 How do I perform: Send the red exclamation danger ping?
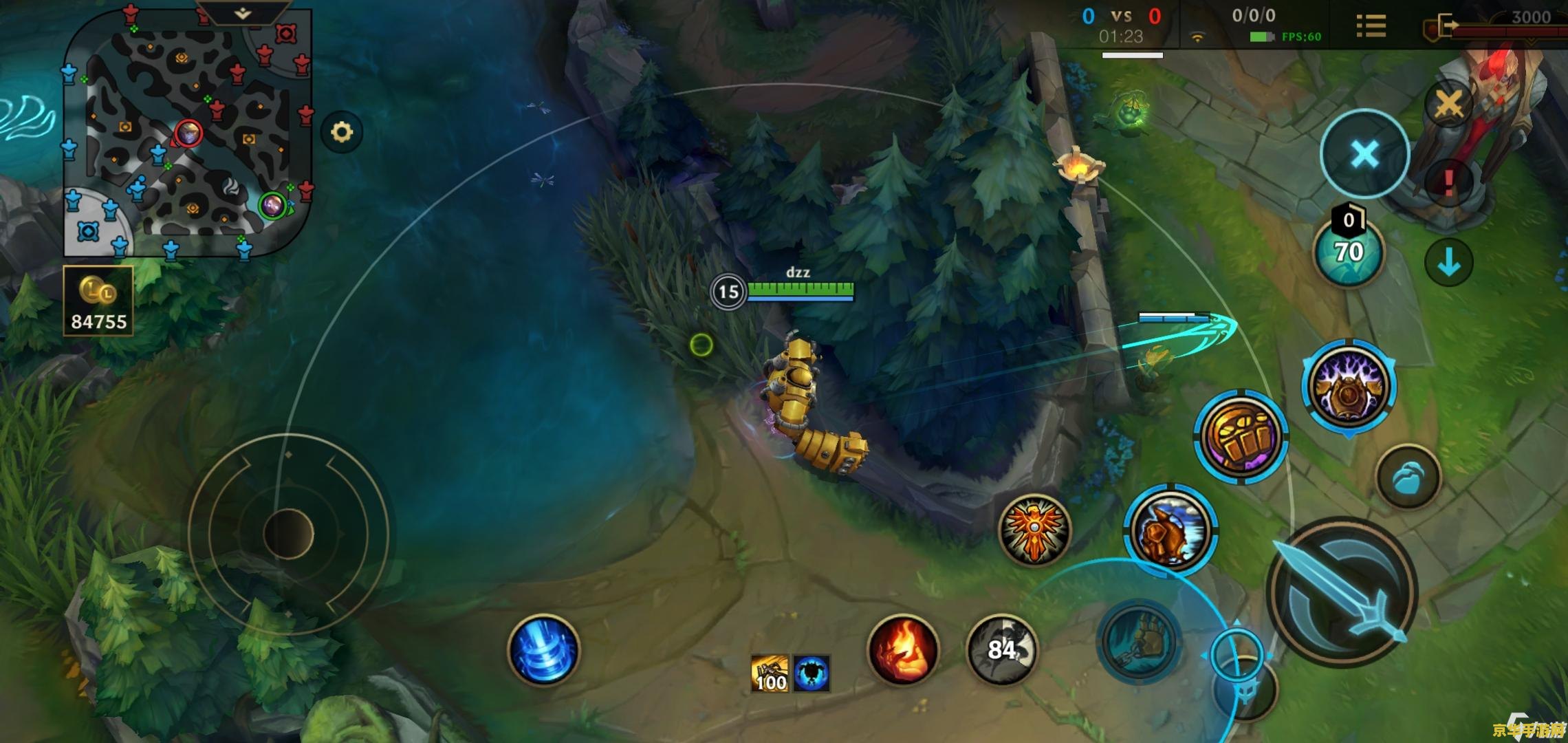tap(1448, 182)
